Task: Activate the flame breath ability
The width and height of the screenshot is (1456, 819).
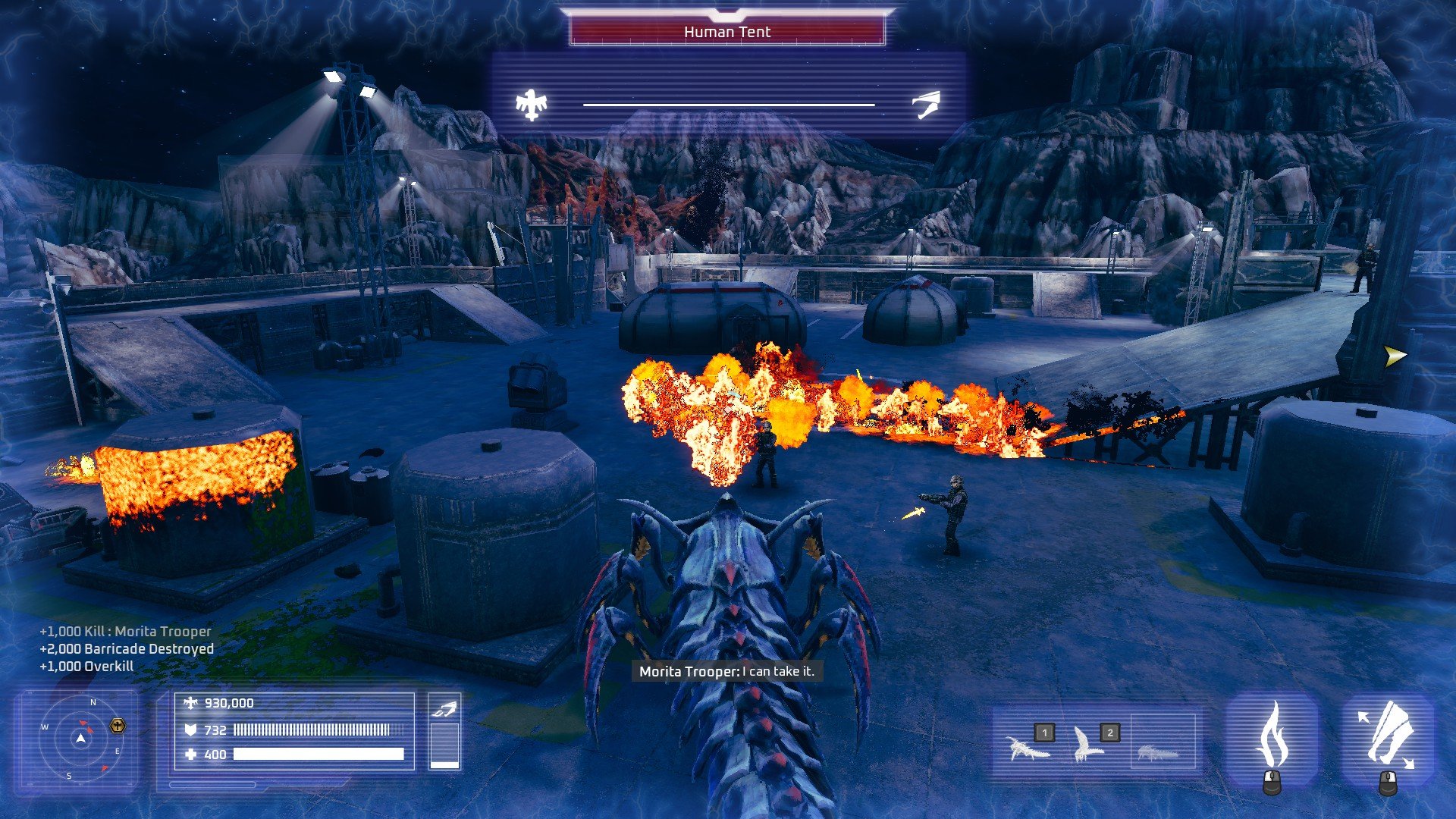Action: (x=1272, y=737)
